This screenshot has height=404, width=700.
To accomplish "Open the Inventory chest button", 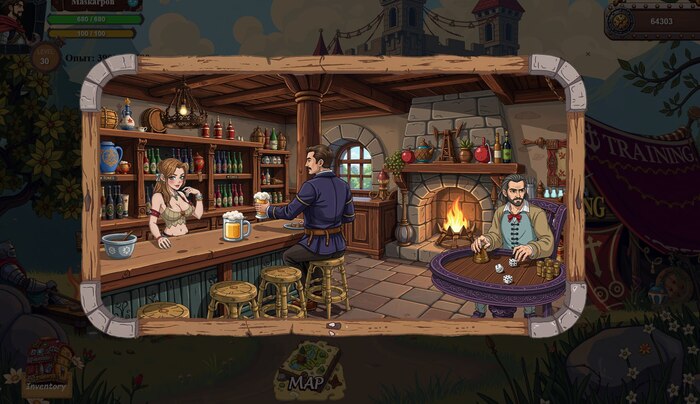I will (47, 370).
